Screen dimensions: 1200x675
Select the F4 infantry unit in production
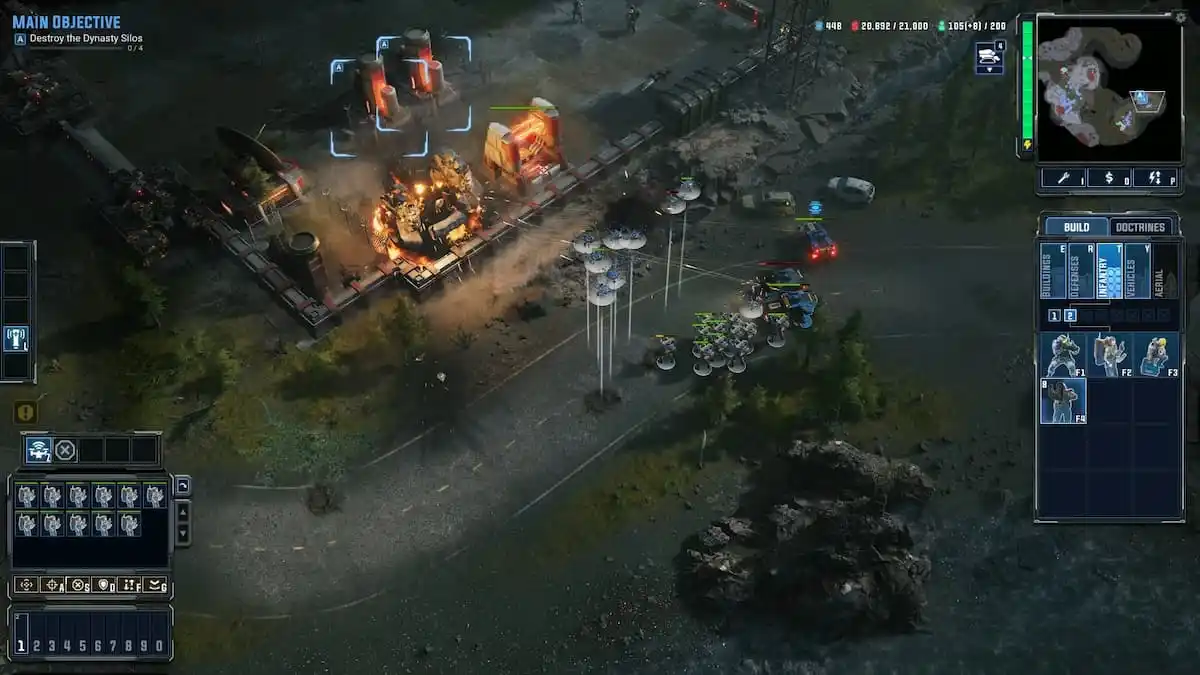[x=1062, y=401]
